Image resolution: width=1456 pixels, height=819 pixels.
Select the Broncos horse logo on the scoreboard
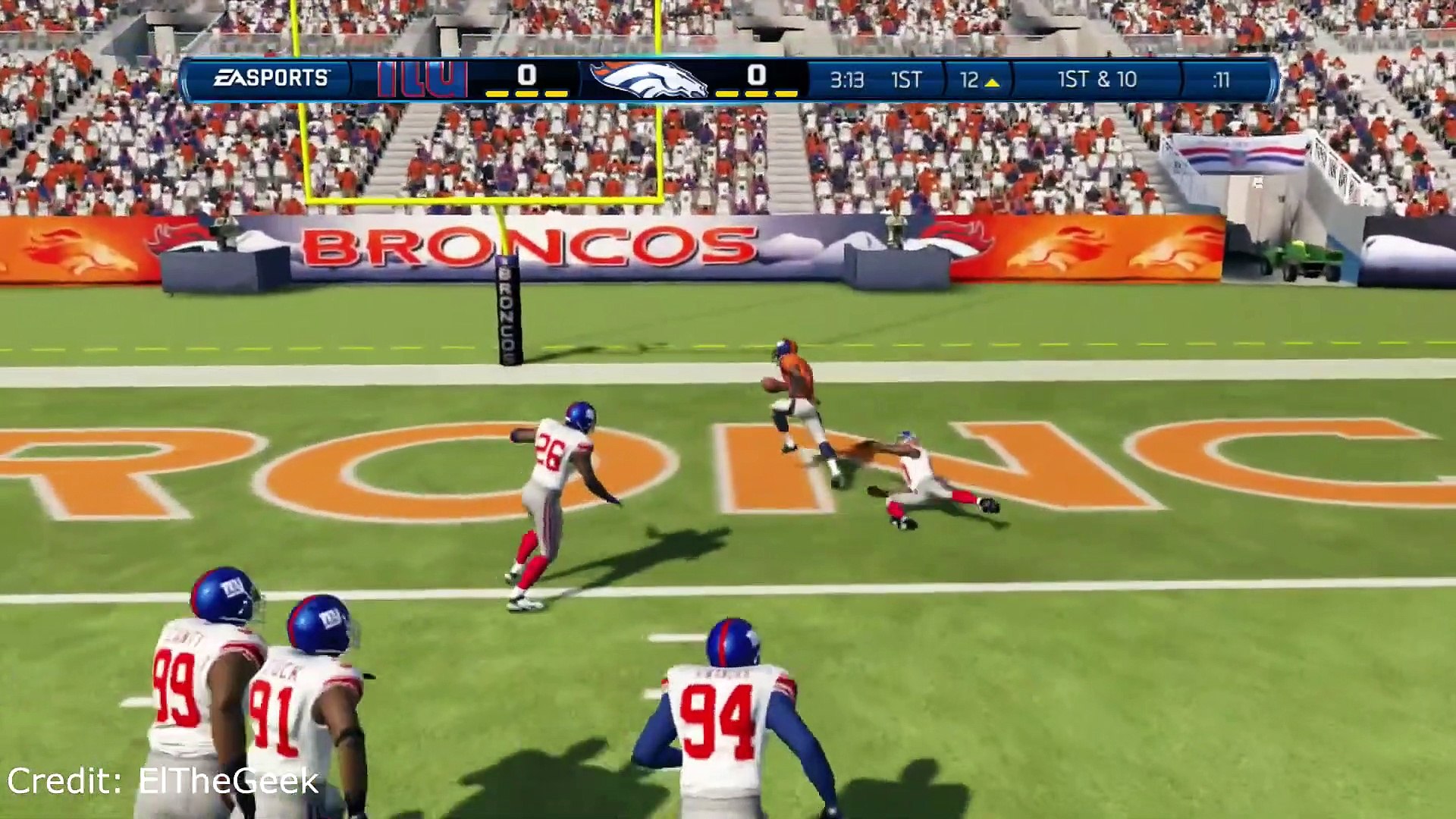coord(648,80)
